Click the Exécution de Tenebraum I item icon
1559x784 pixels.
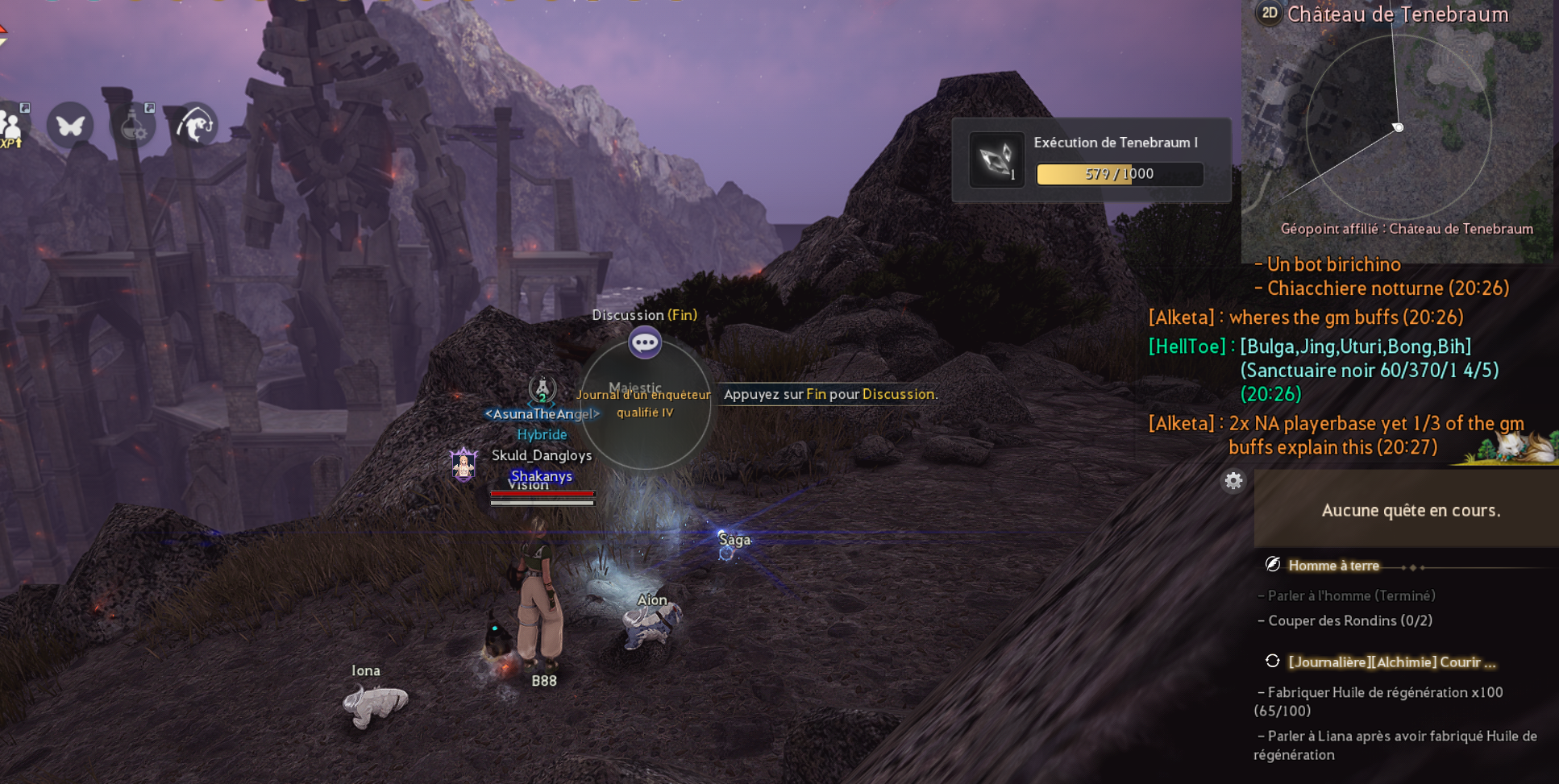click(x=996, y=160)
